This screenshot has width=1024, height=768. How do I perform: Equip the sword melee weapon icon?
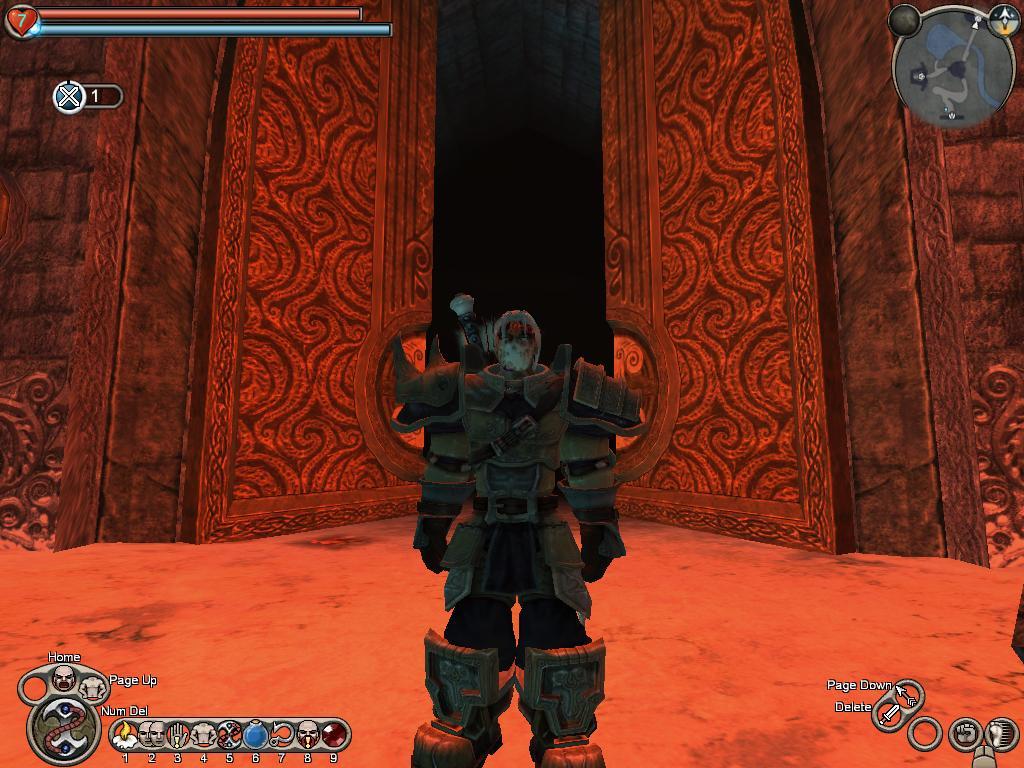tap(888, 714)
